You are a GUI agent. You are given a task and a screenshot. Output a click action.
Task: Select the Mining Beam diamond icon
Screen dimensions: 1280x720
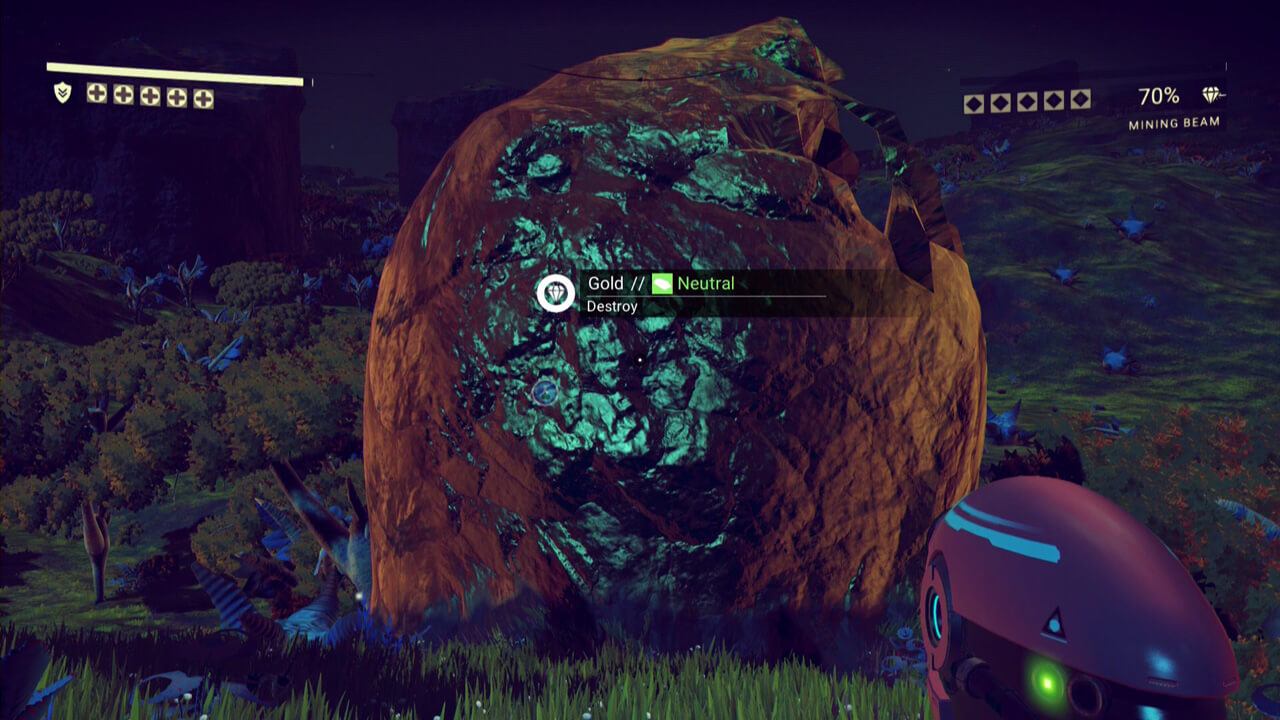[1213, 95]
